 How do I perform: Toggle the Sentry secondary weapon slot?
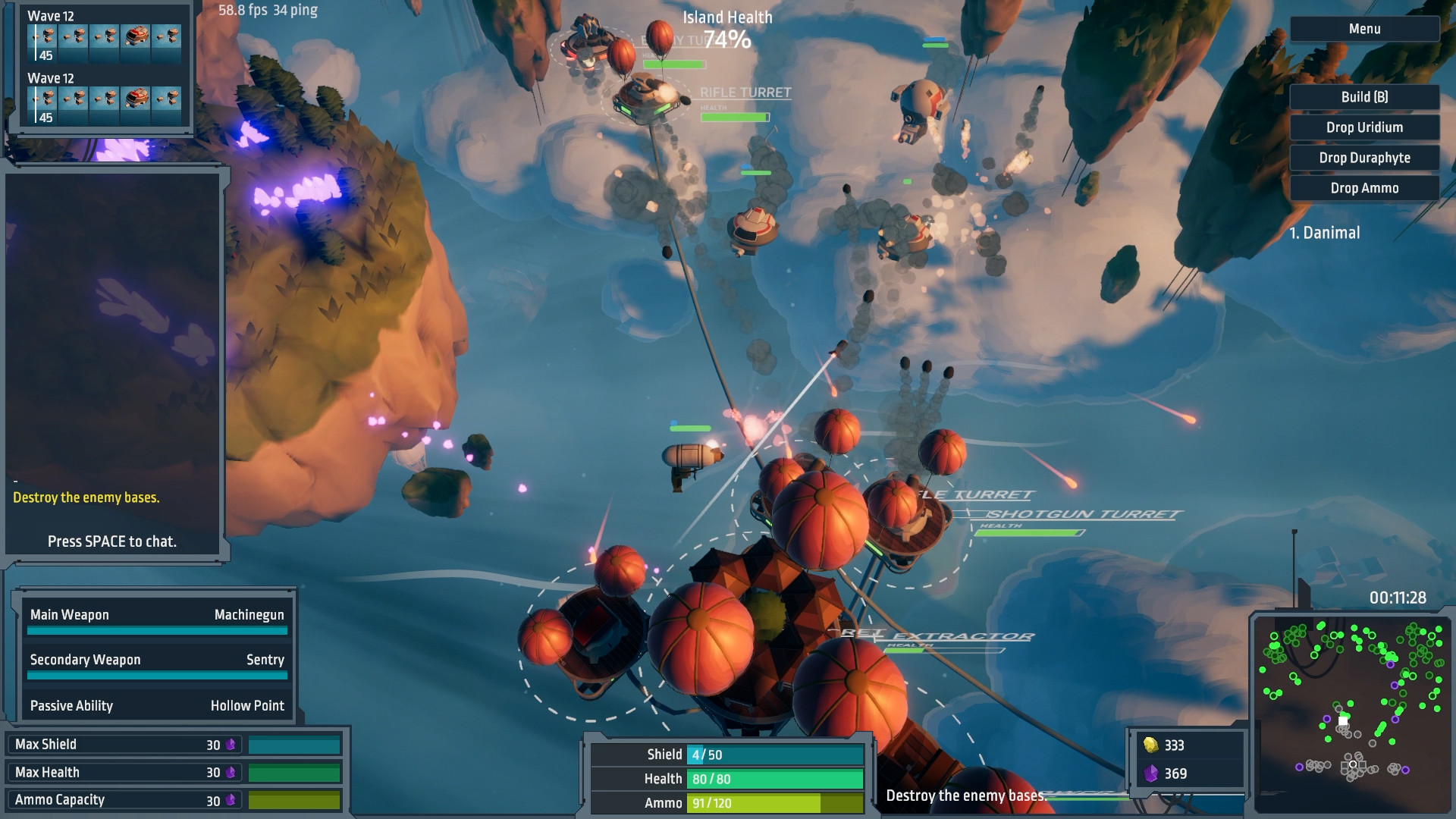(x=157, y=660)
